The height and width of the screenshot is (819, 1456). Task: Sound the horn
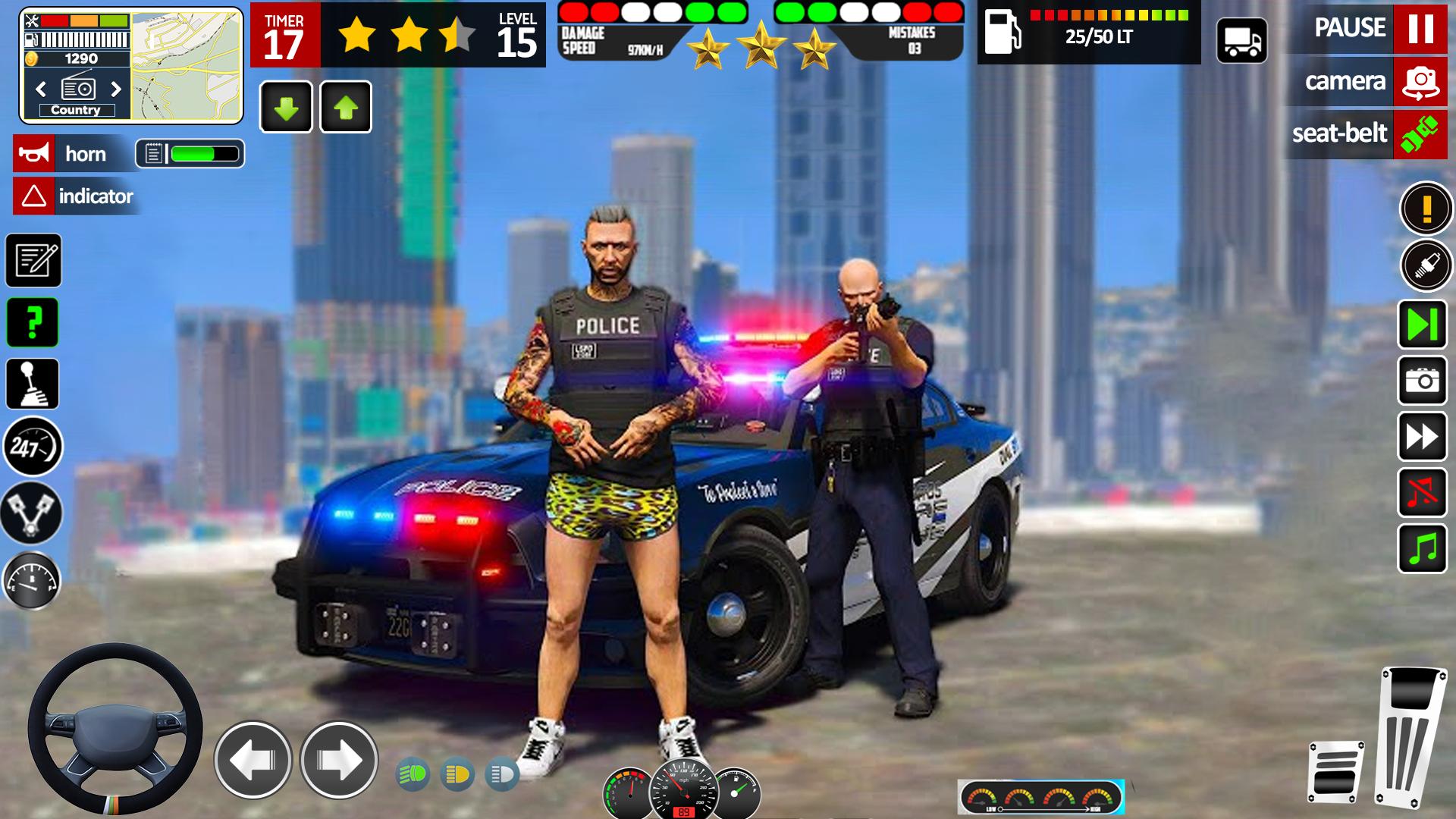34,154
